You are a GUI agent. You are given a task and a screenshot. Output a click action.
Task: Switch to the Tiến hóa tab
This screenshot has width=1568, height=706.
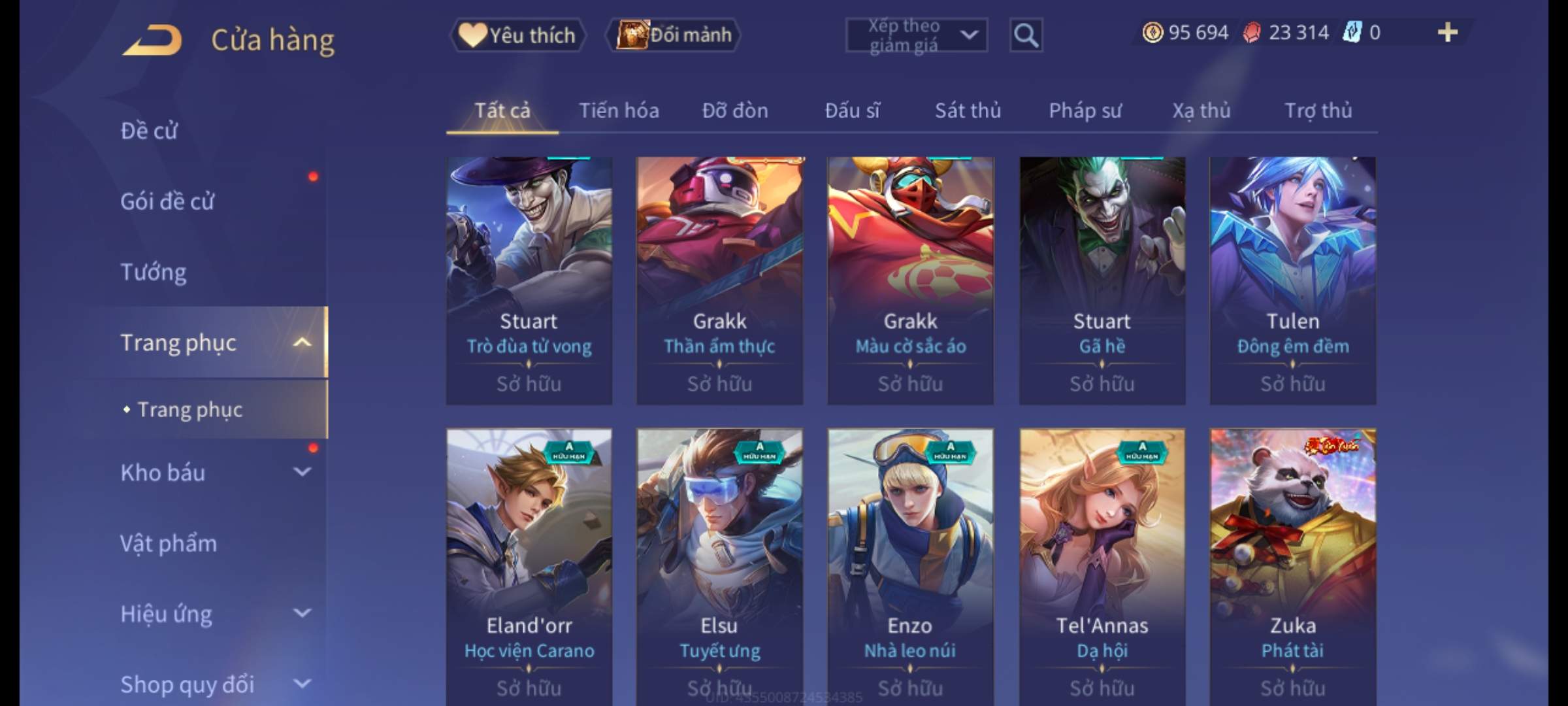619,110
